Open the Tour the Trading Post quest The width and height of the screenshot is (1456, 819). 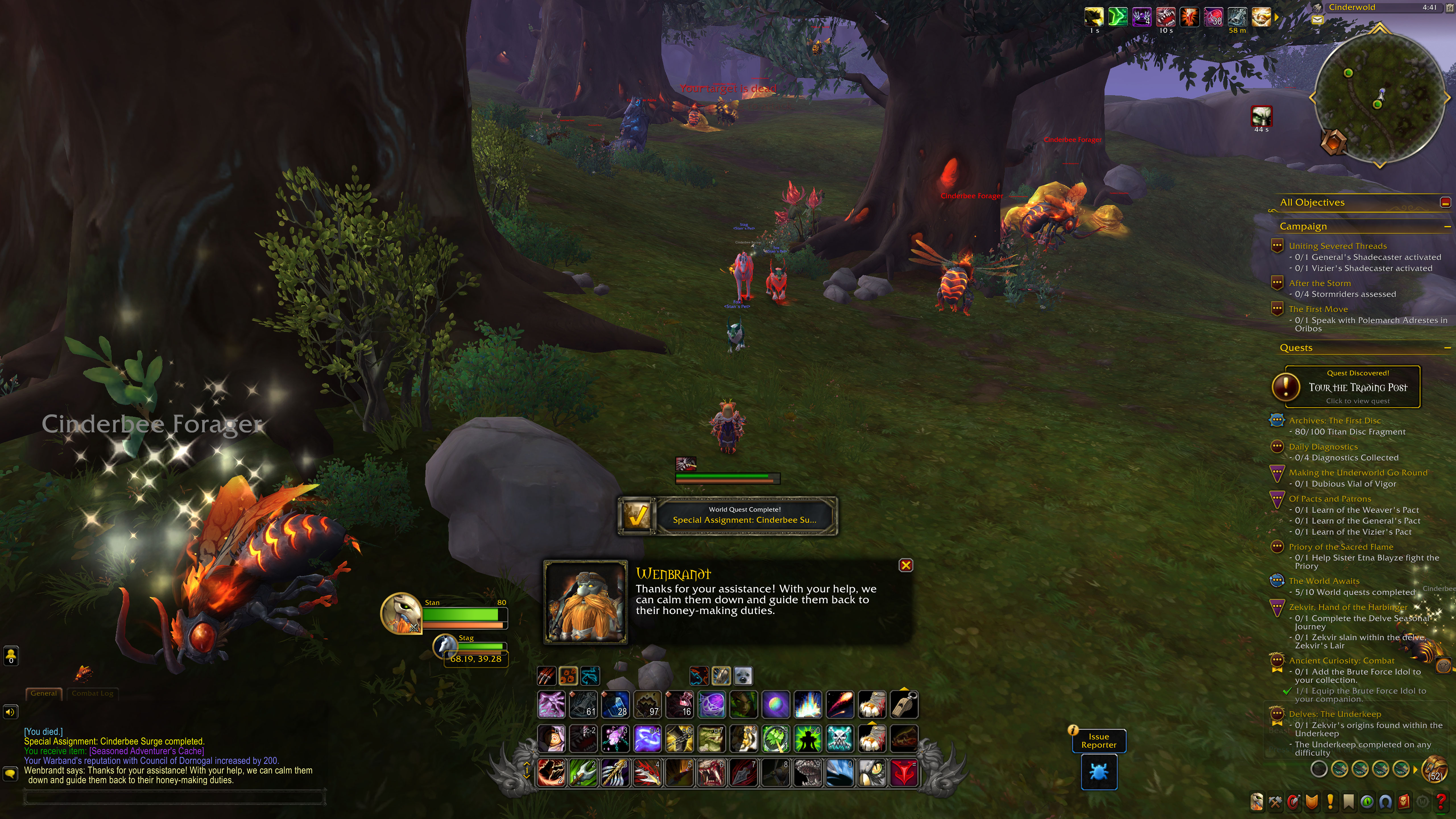[1357, 387]
